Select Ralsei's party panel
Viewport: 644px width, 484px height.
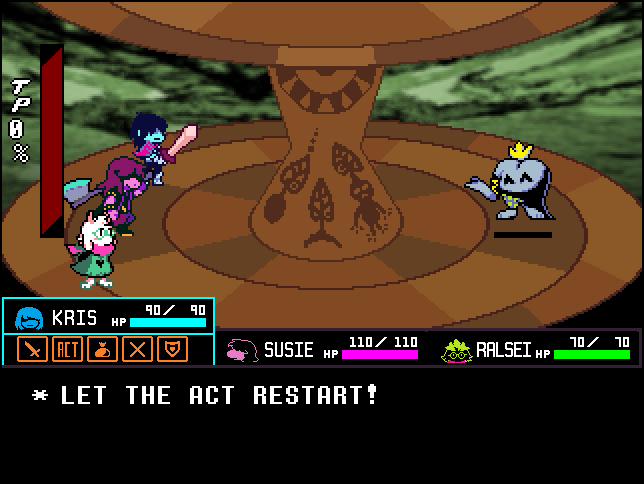pyautogui.click(x=536, y=349)
